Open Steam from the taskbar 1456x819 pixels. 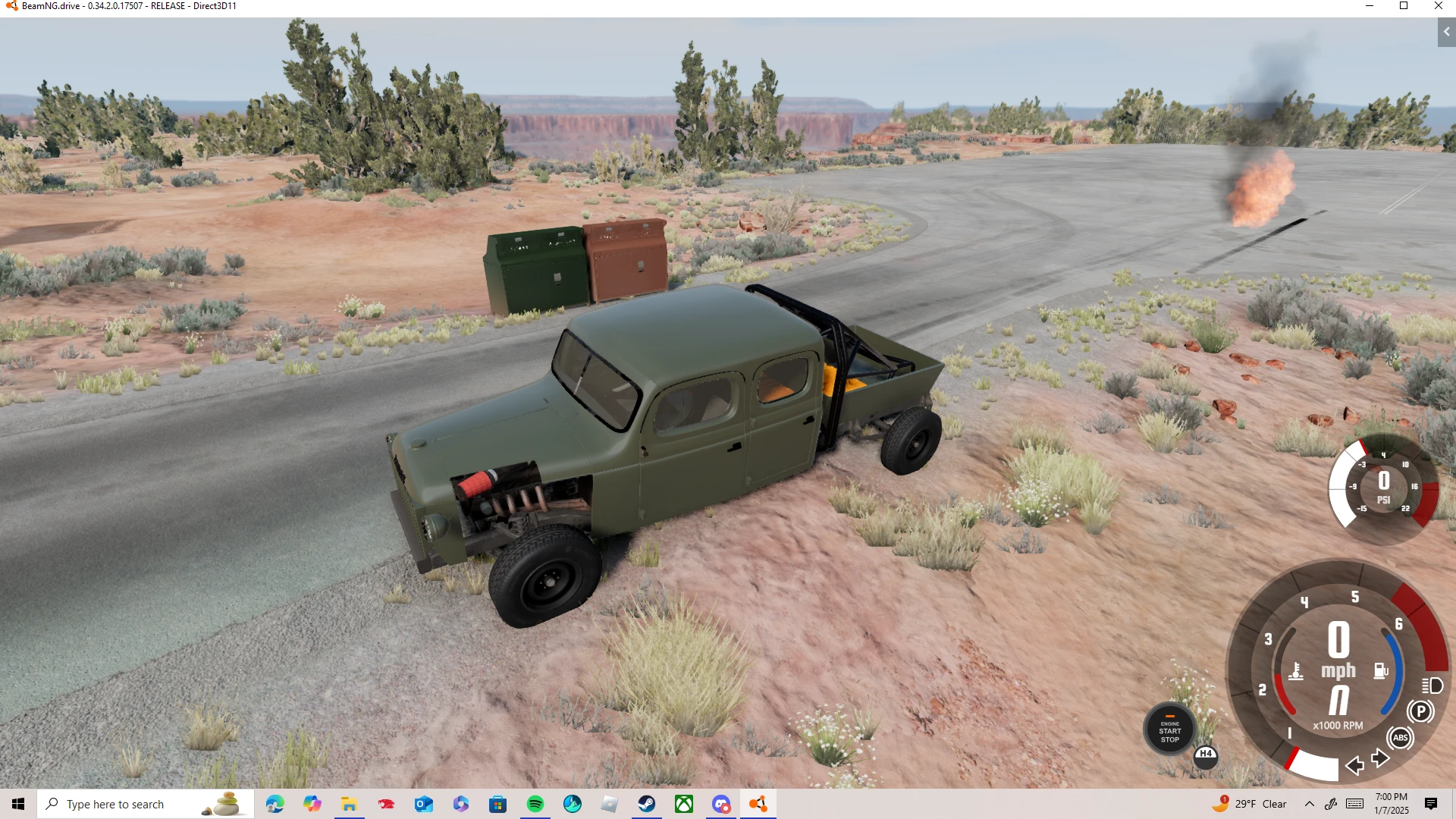pyautogui.click(x=647, y=804)
